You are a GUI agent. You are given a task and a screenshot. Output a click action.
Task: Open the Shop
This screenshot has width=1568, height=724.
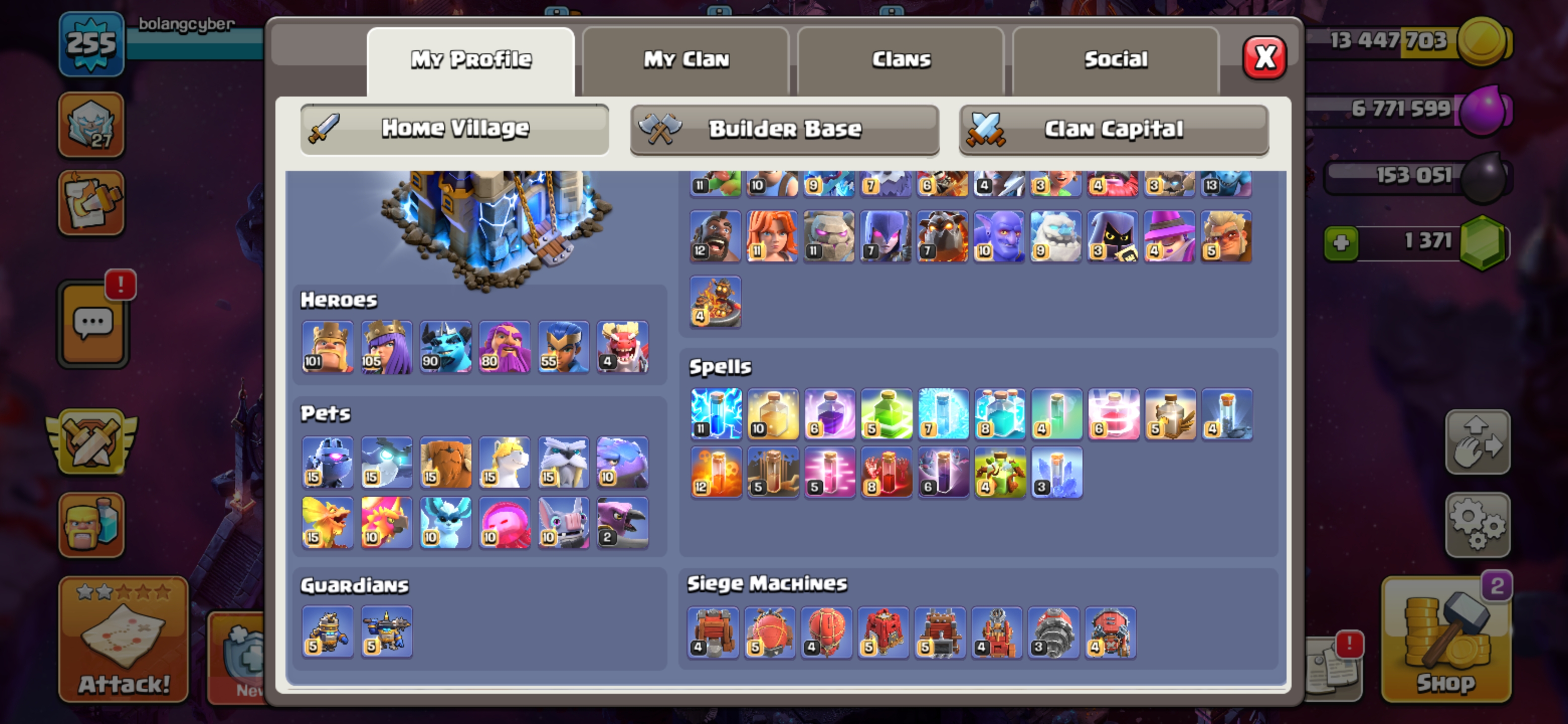click(x=1446, y=640)
